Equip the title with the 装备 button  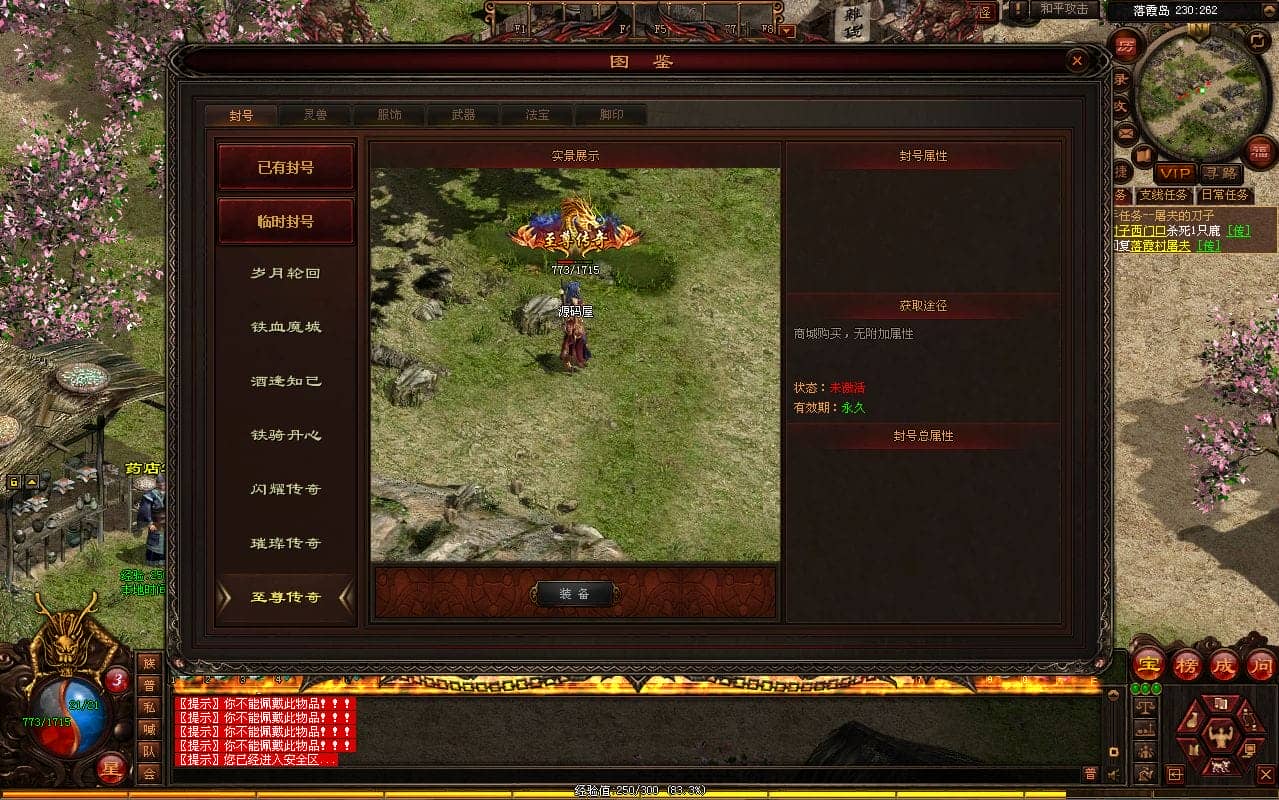pos(574,594)
